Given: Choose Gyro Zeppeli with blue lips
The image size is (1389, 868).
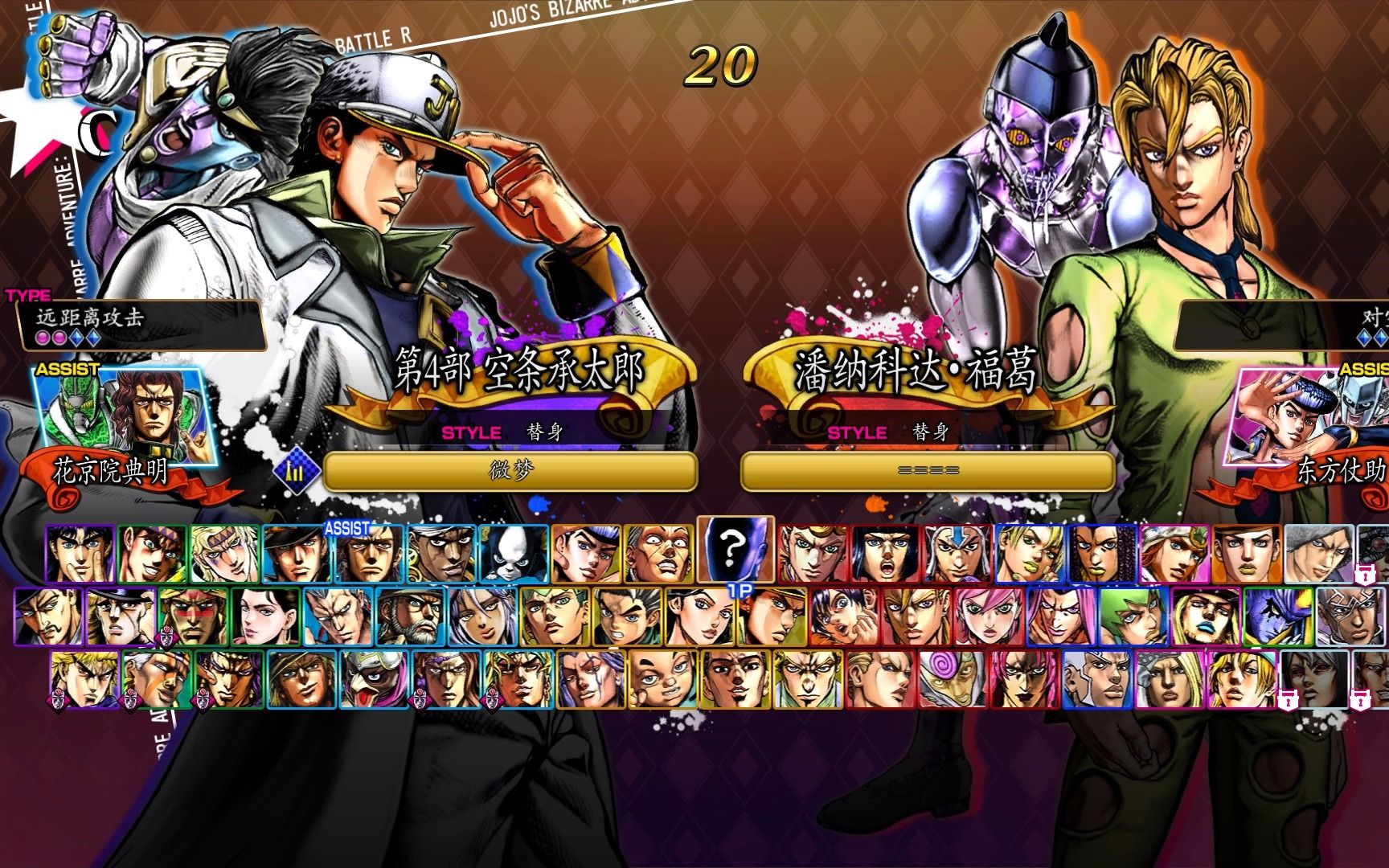Looking at the screenshot, I should (1206, 616).
